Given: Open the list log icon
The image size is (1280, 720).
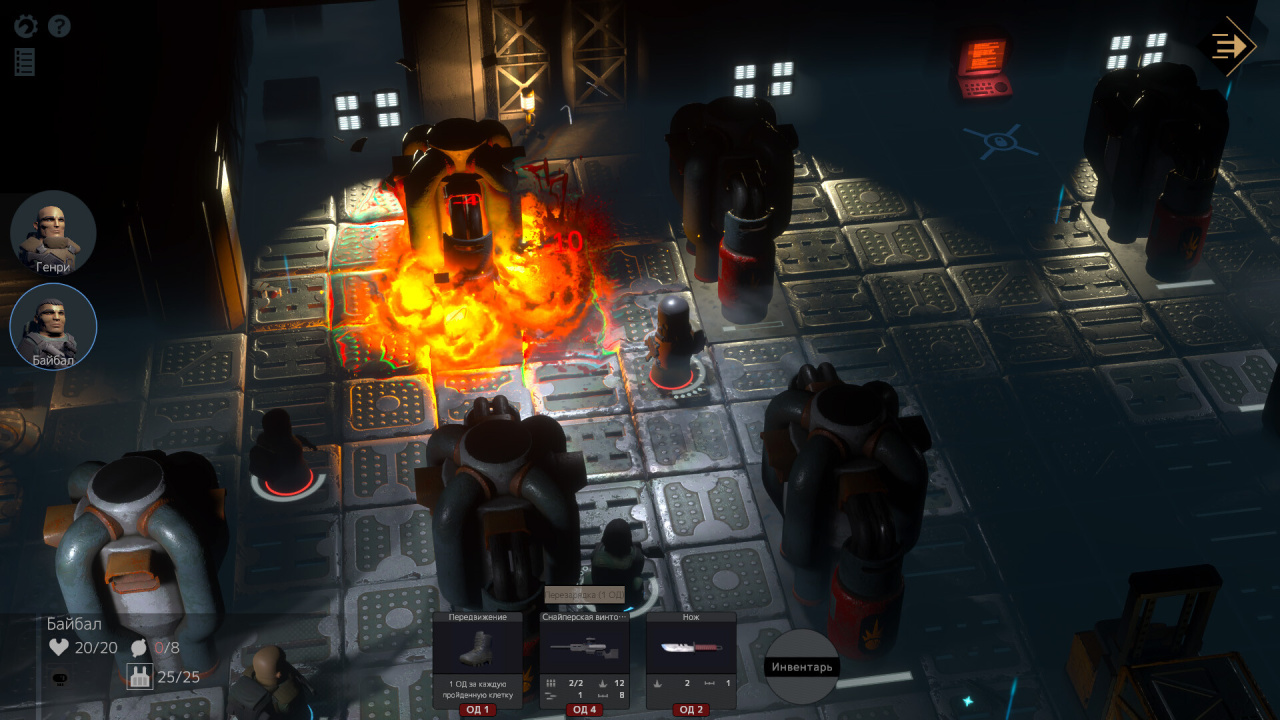Looking at the screenshot, I should tap(25, 62).
